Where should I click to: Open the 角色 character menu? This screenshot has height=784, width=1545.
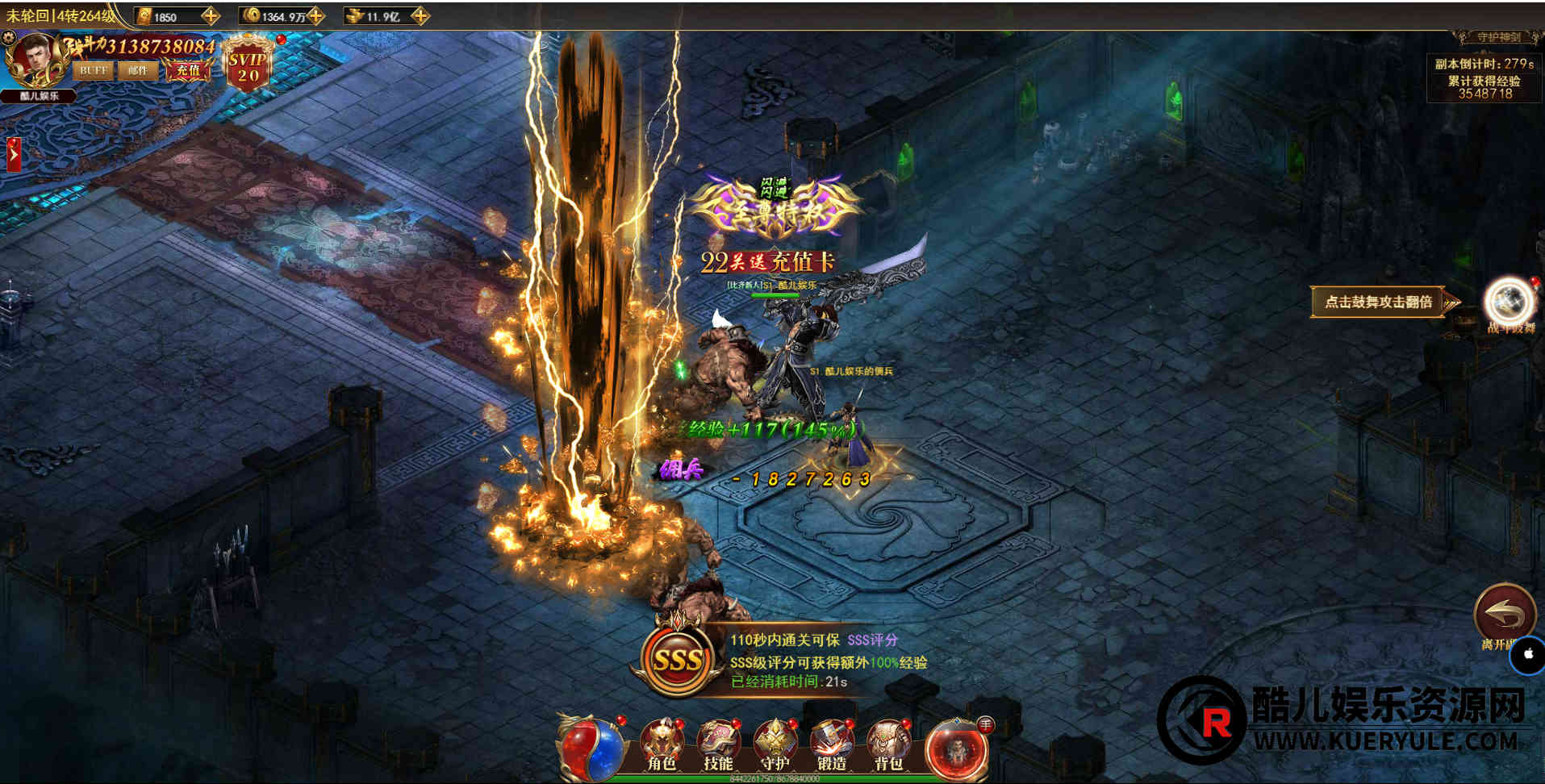pyautogui.click(x=662, y=744)
